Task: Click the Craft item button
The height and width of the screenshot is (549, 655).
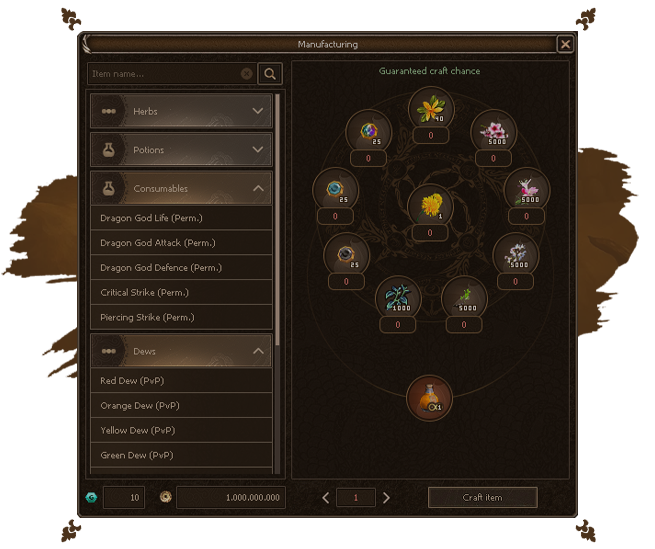Action: [x=482, y=497]
